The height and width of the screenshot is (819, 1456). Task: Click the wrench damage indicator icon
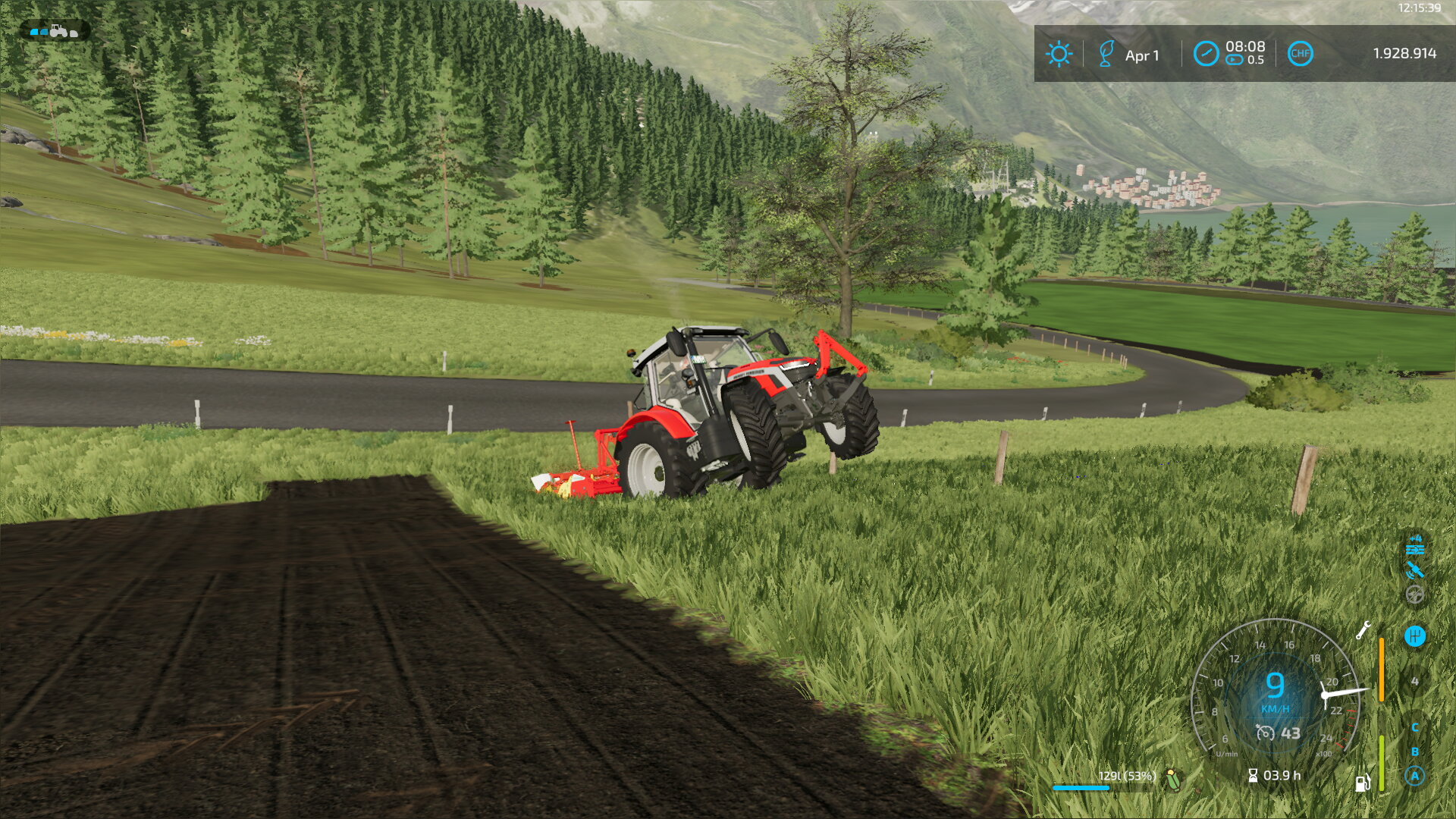pos(1363,630)
